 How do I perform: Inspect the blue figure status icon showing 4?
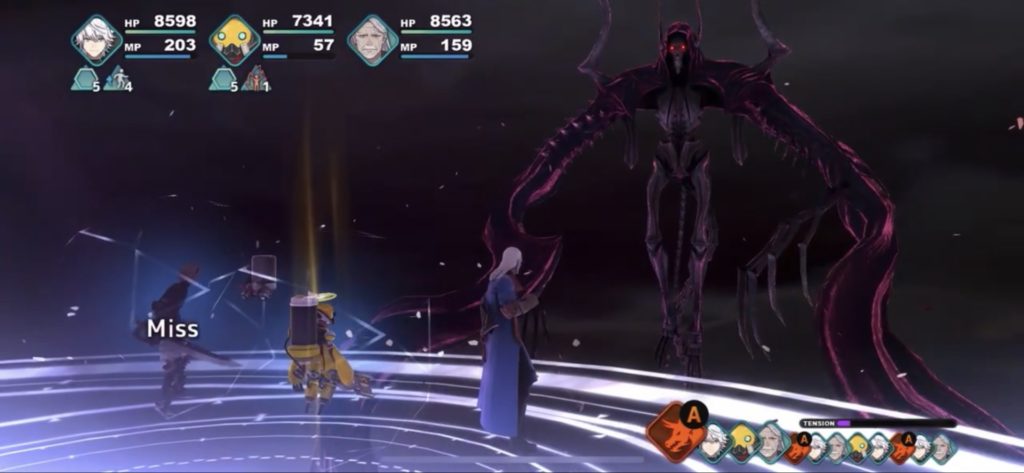pyautogui.click(x=118, y=78)
